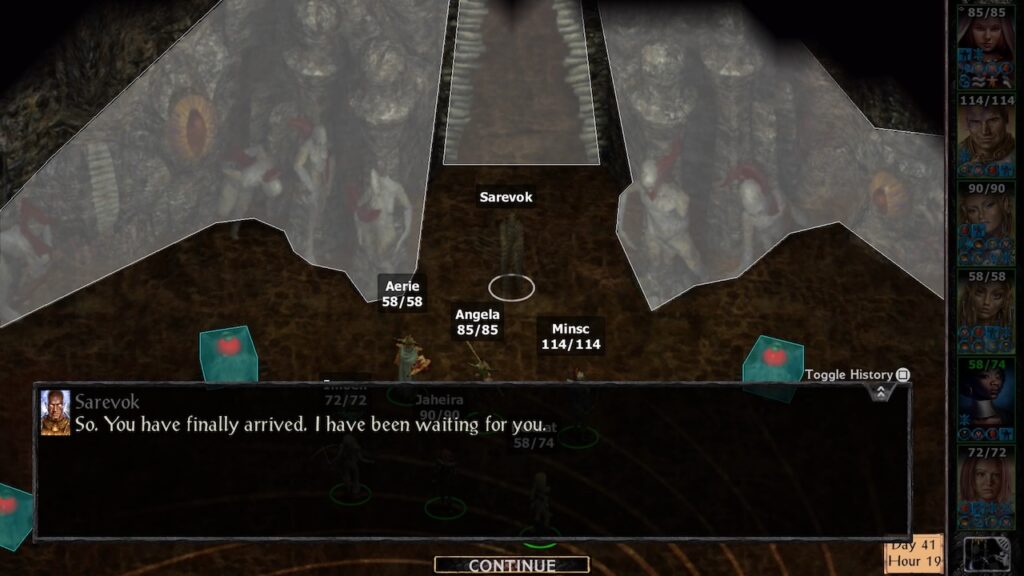
Task: Expand dialogue history with the chevron arrow
Action: coord(880,392)
